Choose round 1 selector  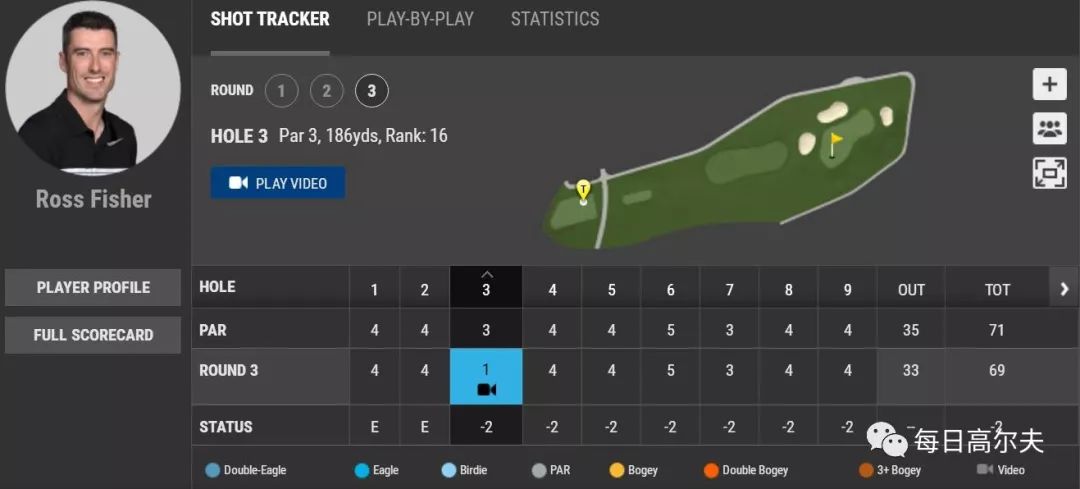tap(281, 92)
